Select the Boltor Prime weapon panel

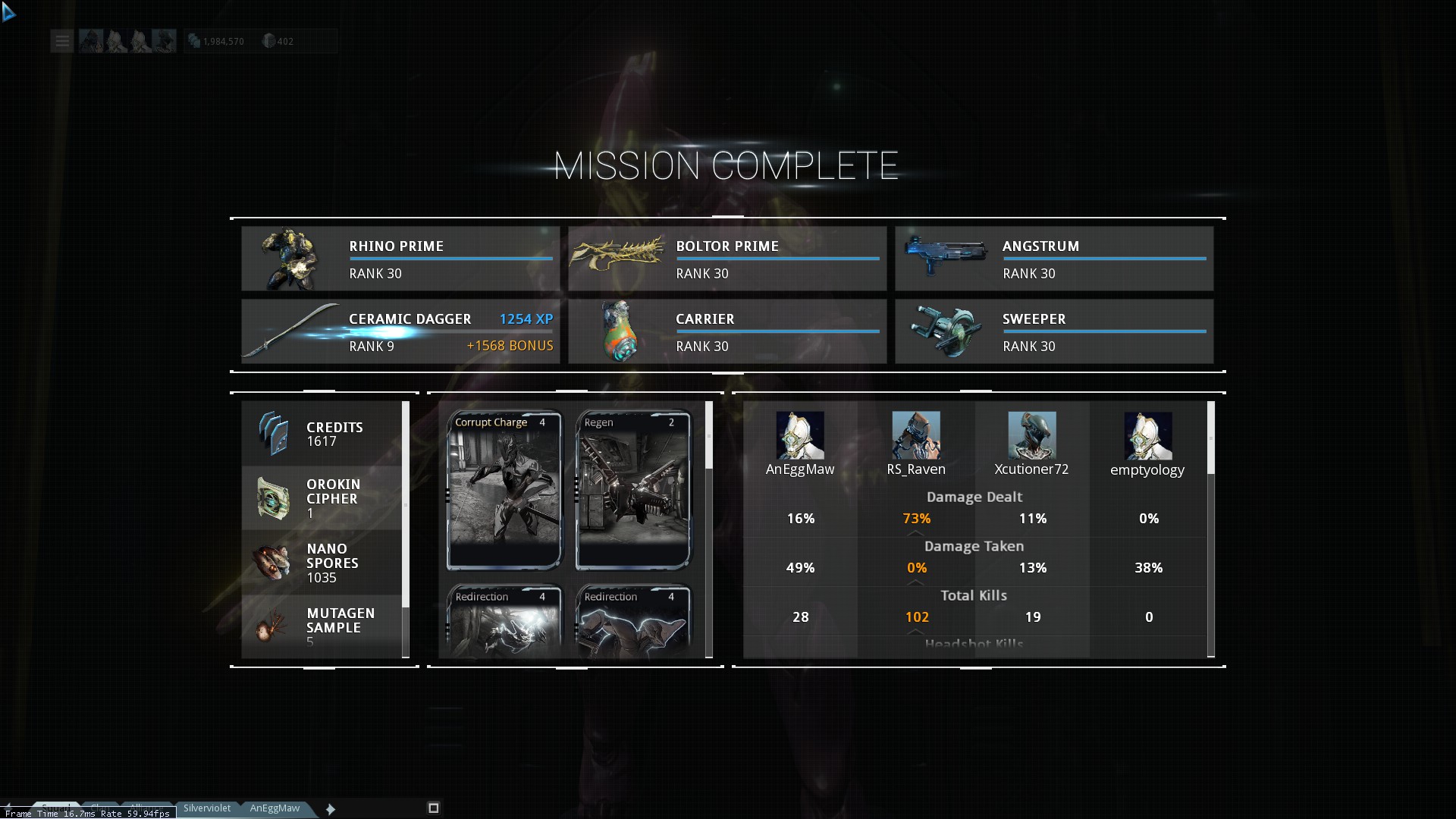point(726,259)
